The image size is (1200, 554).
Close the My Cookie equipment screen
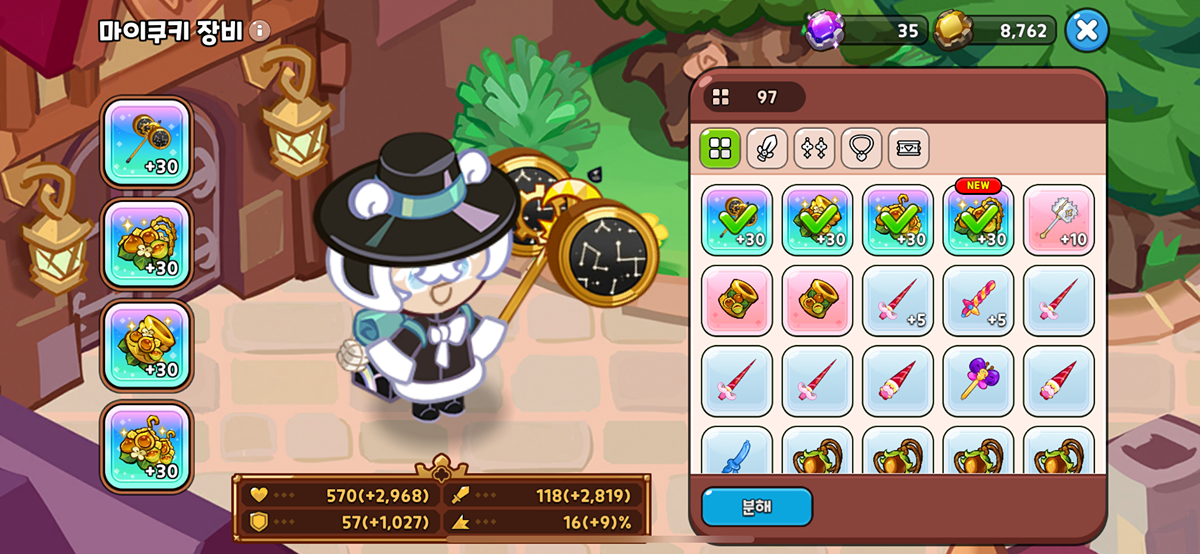[1086, 31]
